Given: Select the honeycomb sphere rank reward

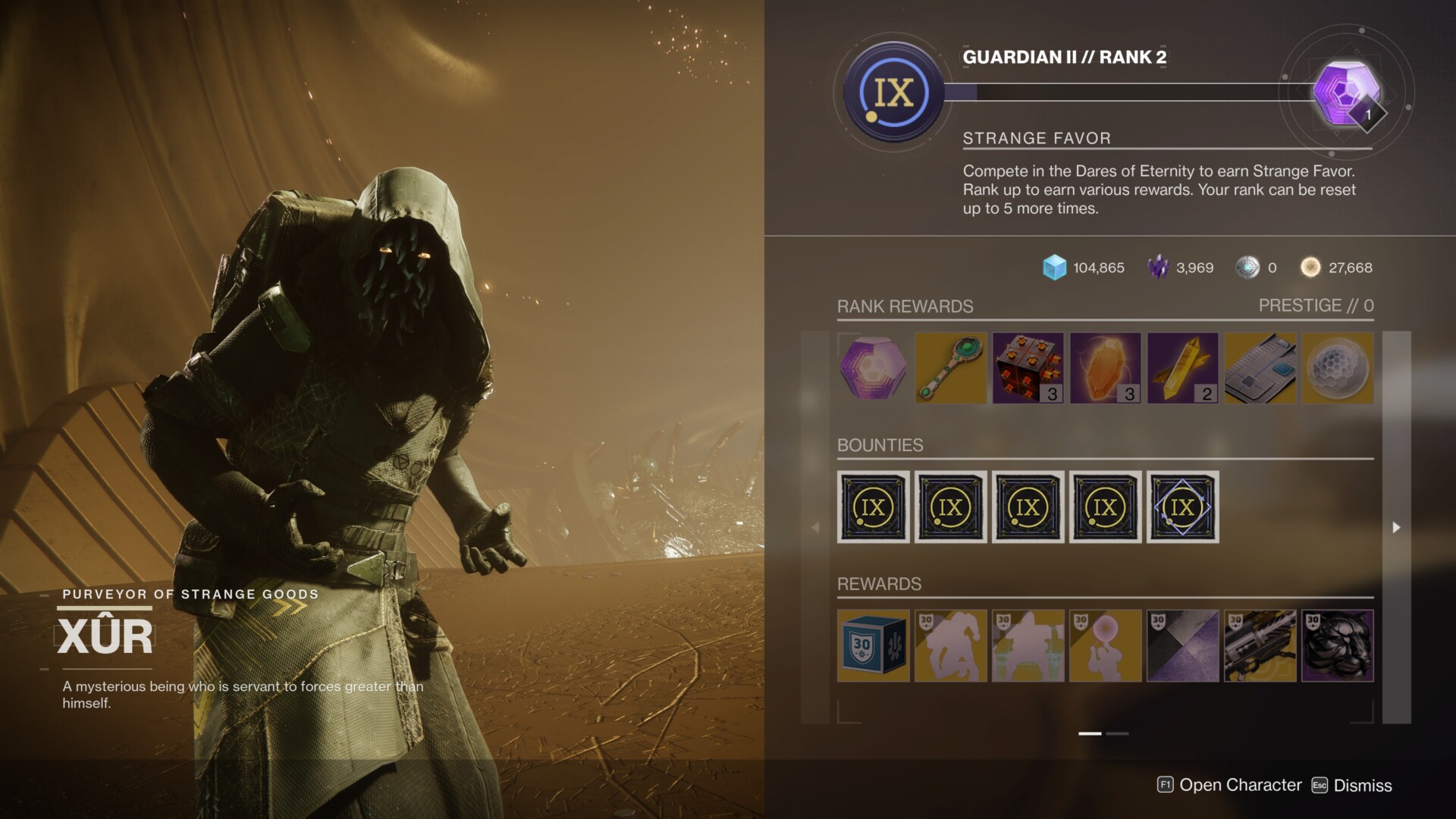Looking at the screenshot, I should coord(1338,369).
